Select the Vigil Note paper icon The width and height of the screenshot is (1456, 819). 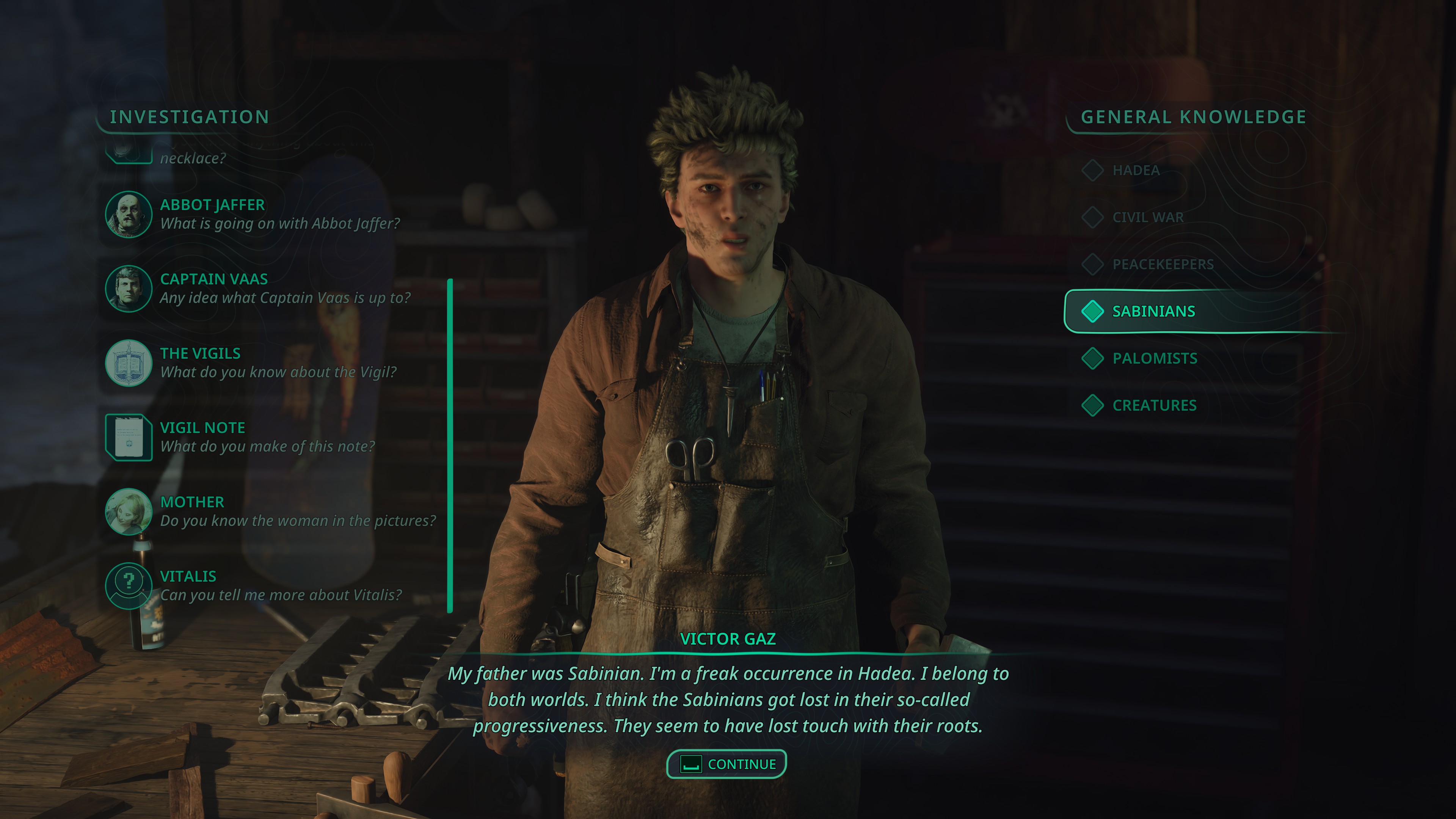point(129,437)
